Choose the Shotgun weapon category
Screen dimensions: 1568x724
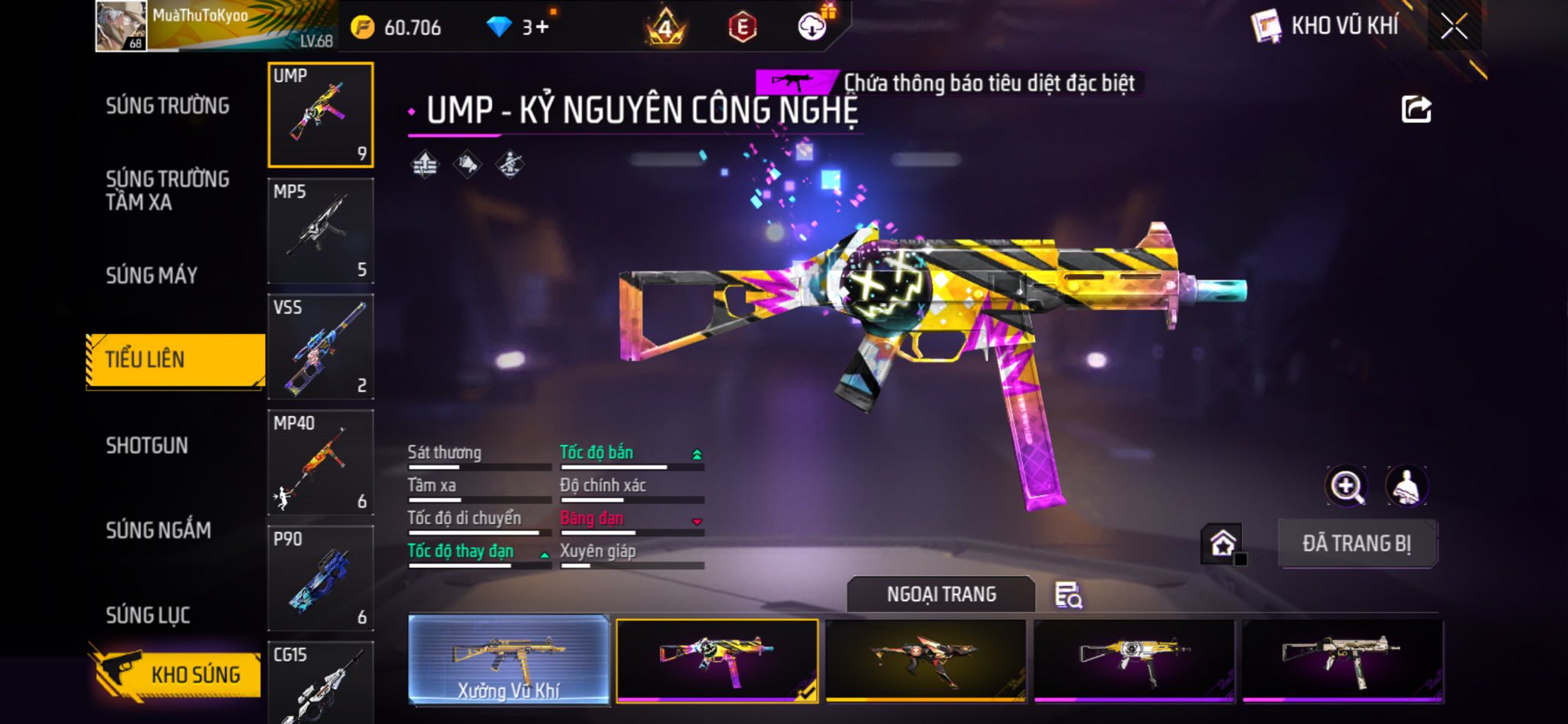(x=147, y=445)
